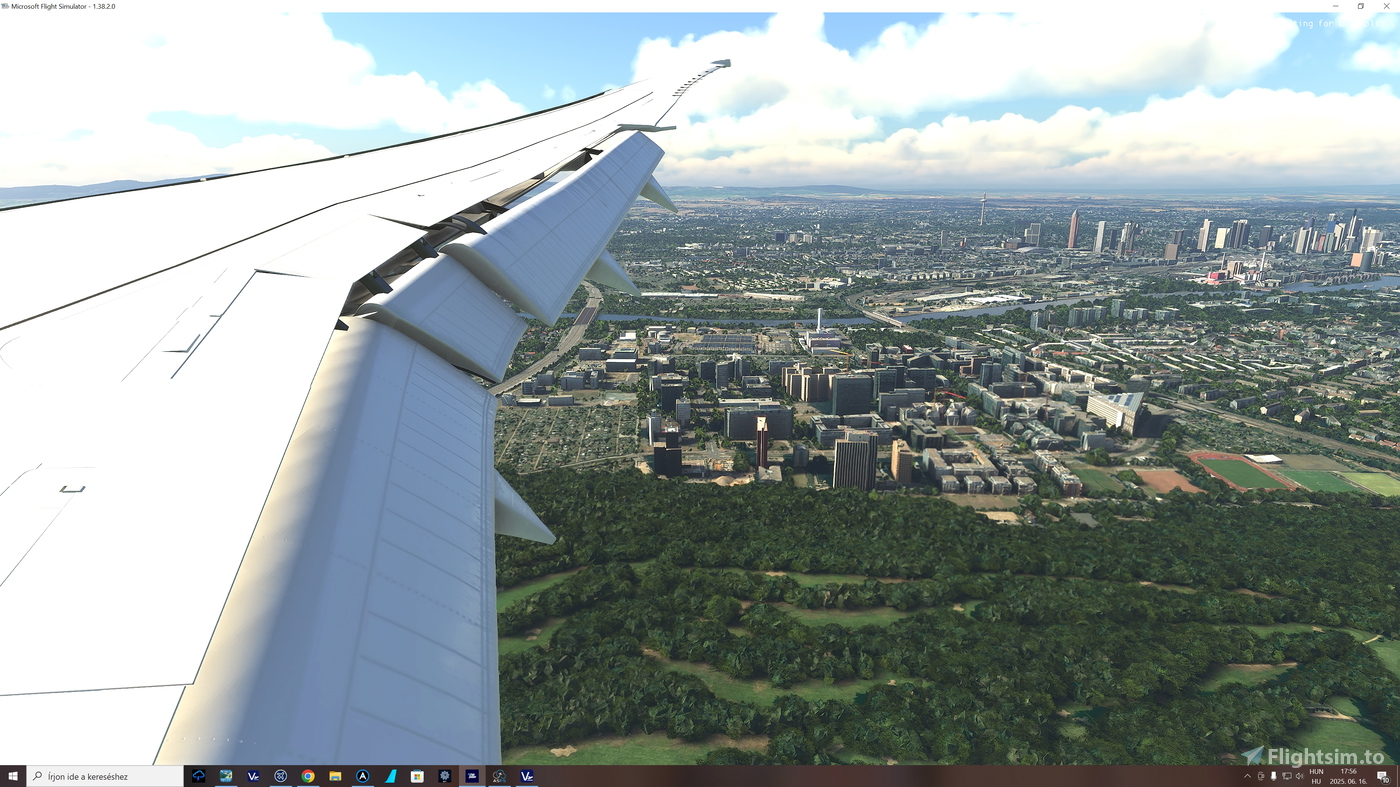Launch Google Chrome from the taskbar
This screenshot has height=787, width=1400.
click(x=307, y=774)
